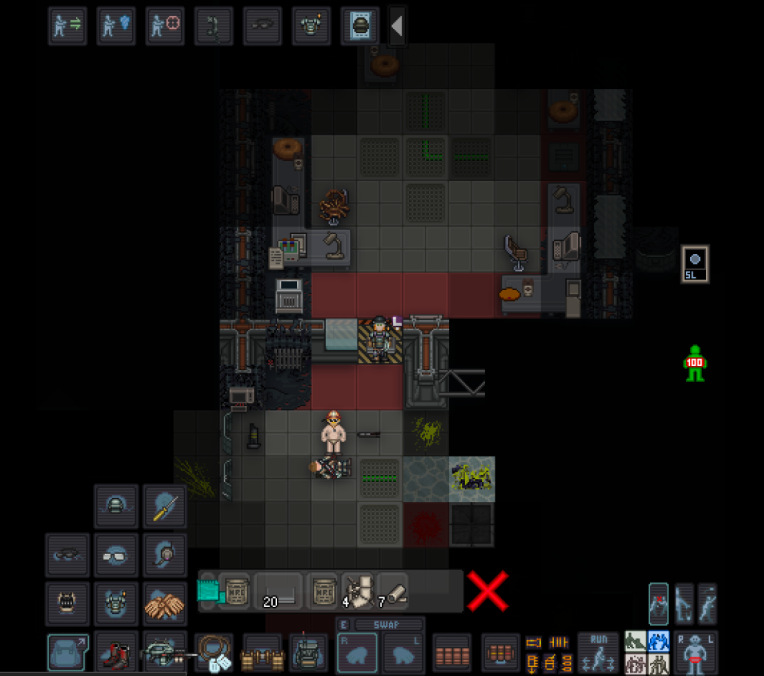Click the dog tags ID slot
764x676 pixels.
click(213, 653)
